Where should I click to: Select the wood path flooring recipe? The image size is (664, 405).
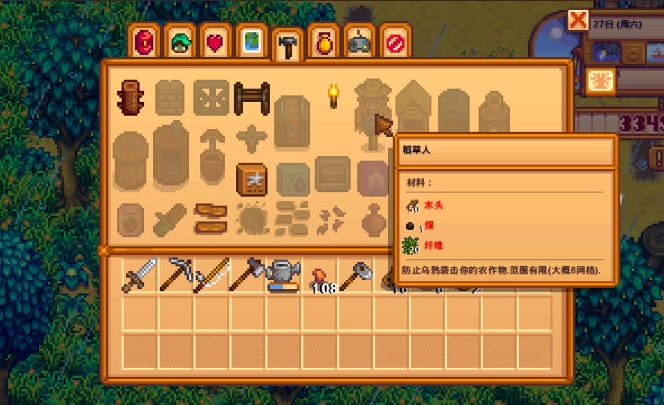pos(210,216)
